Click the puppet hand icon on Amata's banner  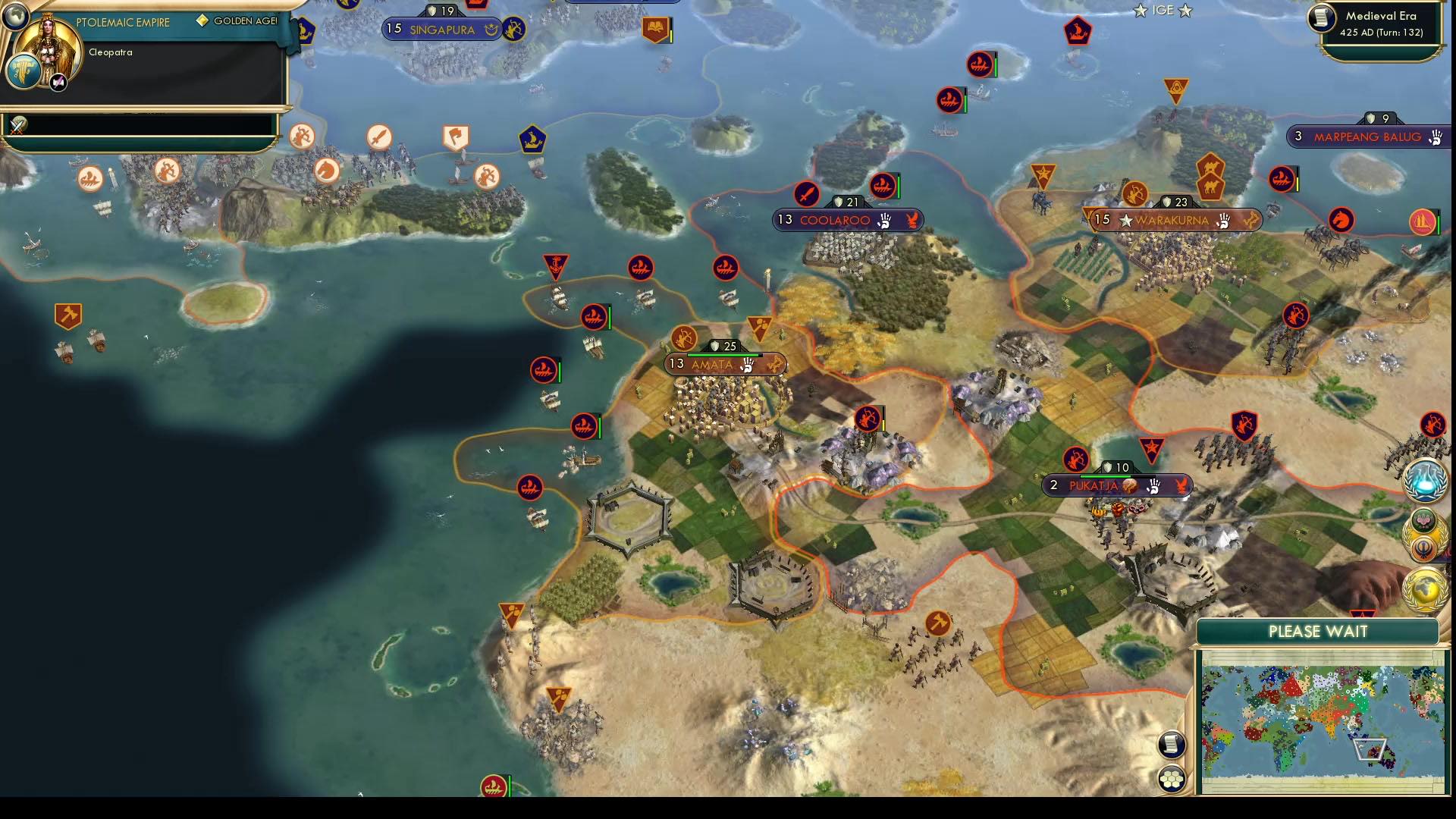point(746,365)
